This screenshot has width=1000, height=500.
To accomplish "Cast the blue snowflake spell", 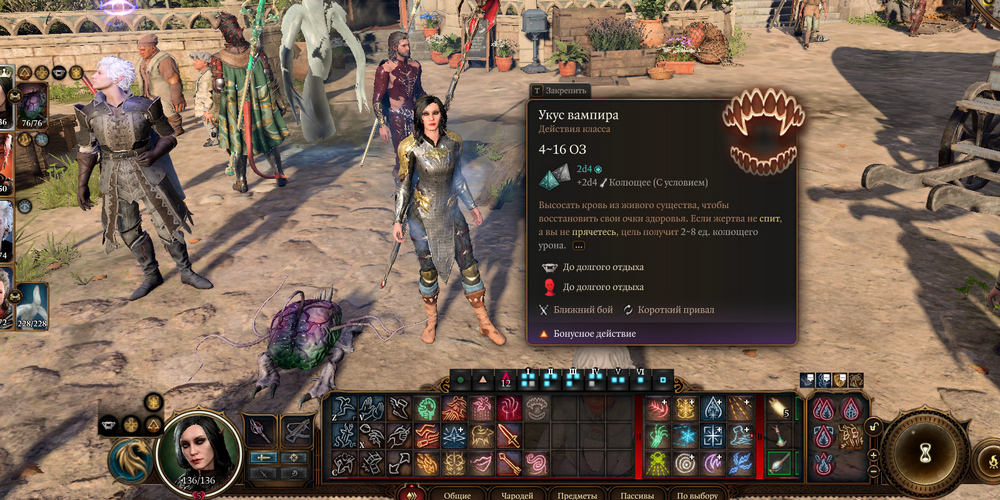I will click(x=686, y=436).
